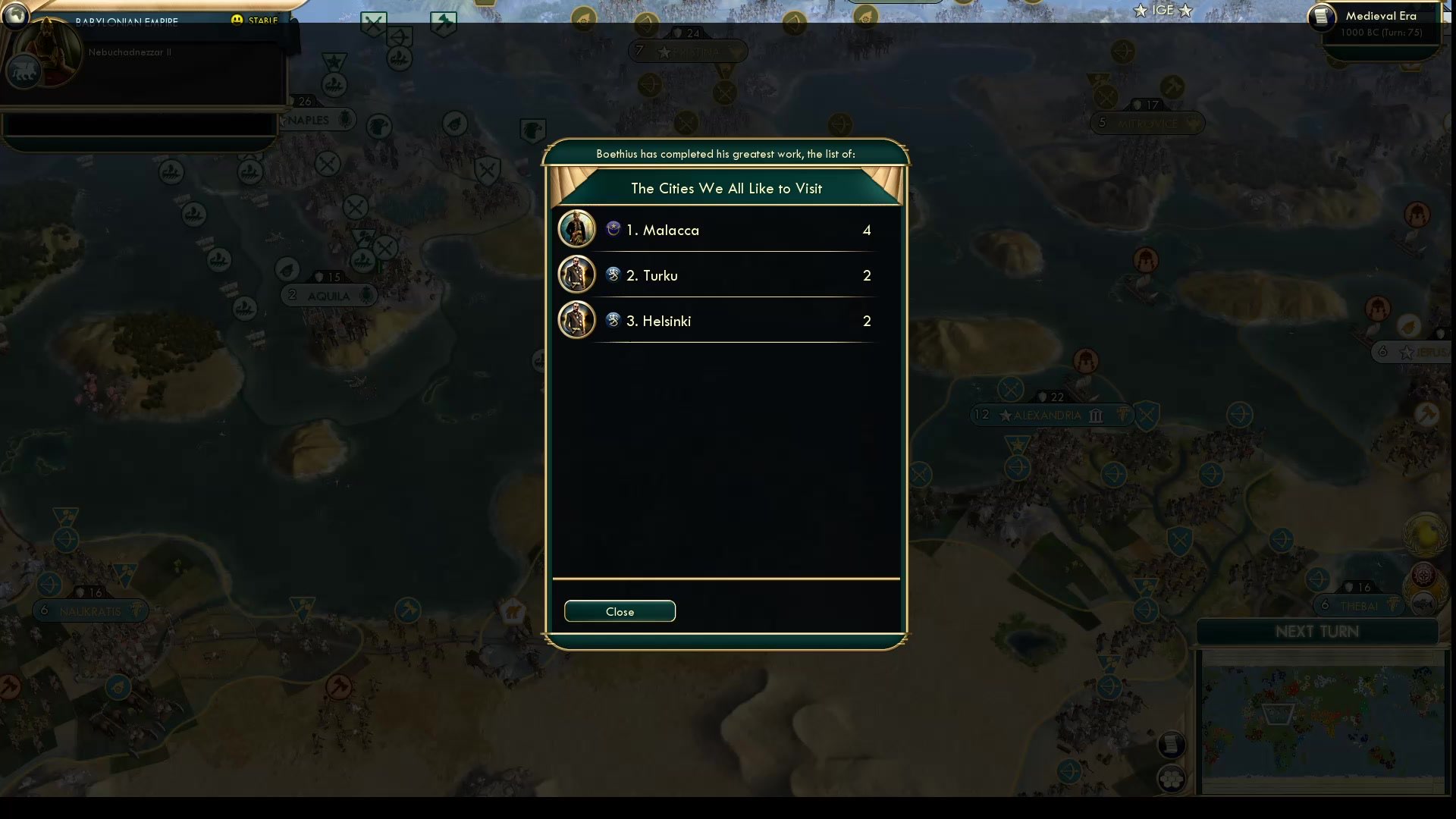Click the religion icon next to Turku

click(x=613, y=275)
